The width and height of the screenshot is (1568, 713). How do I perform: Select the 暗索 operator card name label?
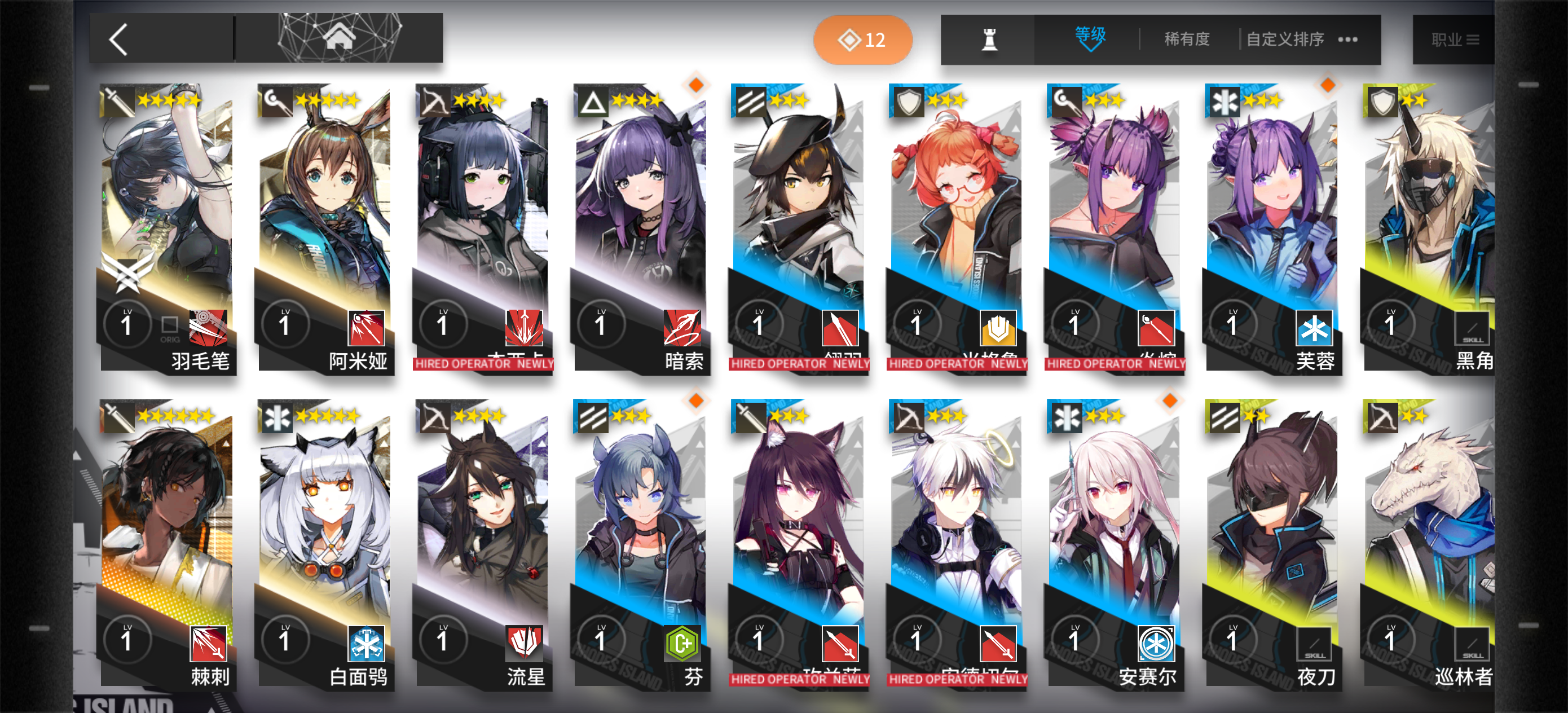click(684, 362)
